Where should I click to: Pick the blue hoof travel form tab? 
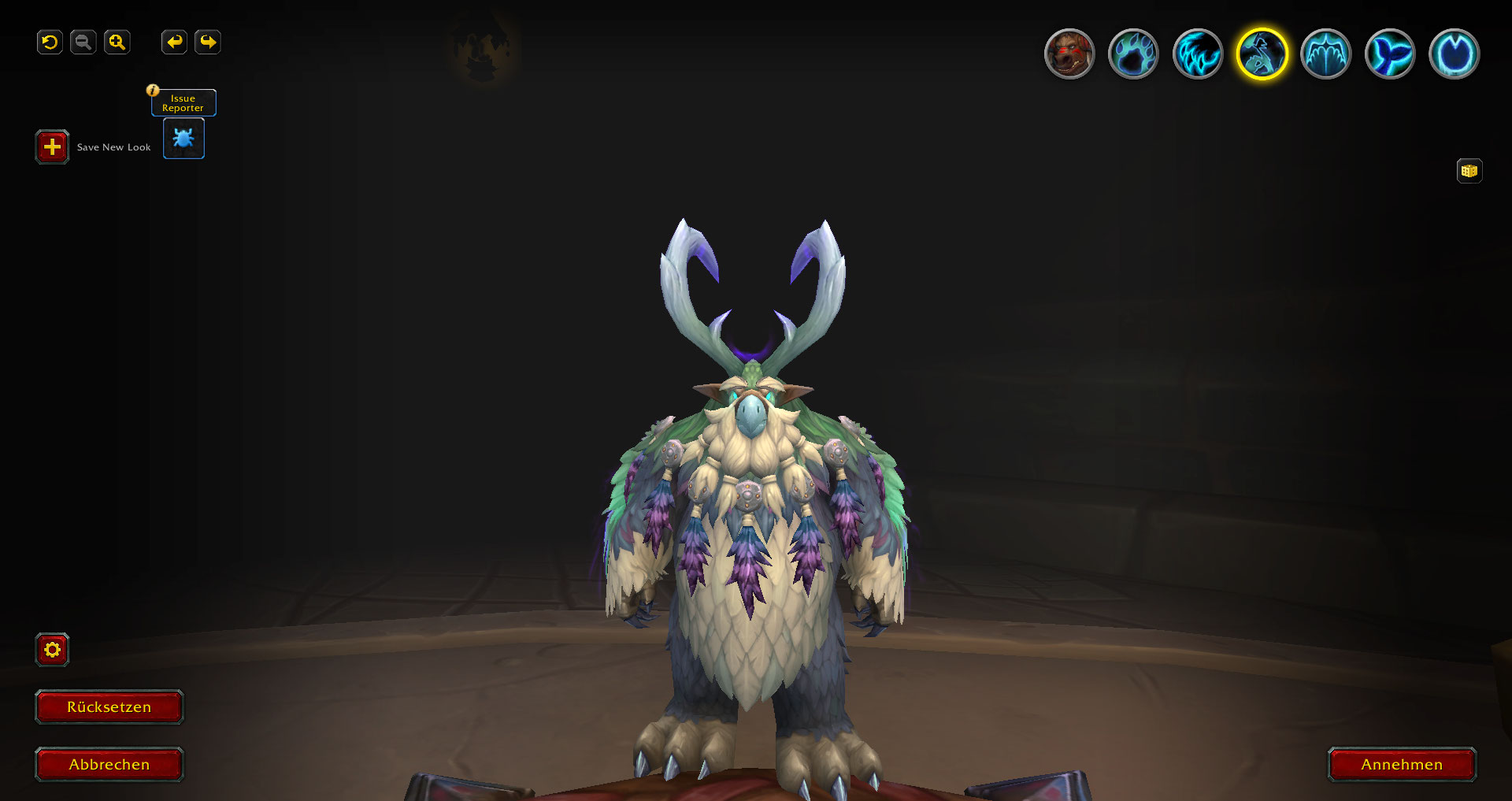pos(1454,54)
